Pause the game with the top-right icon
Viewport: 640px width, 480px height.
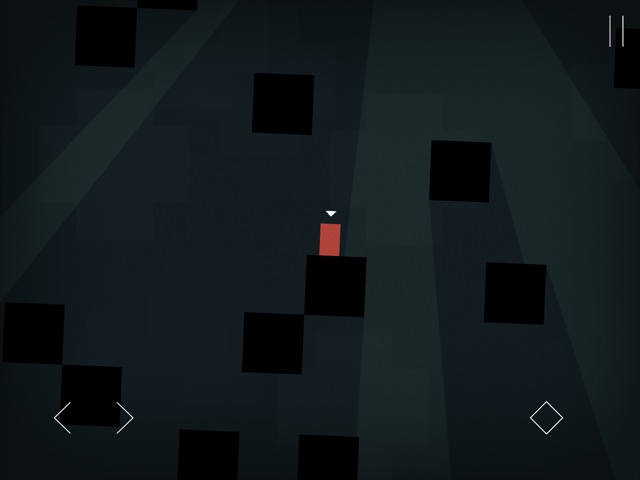(616, 31)
